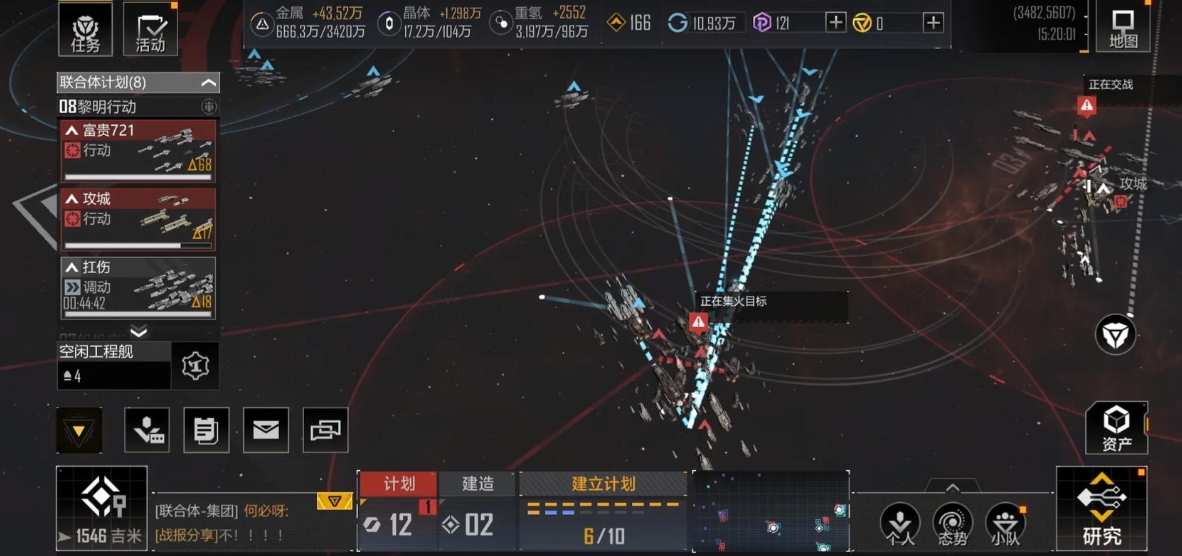The image size is (1182, 556).
Task: Expand fleet list with the down arrow
Action: point(139,332)
